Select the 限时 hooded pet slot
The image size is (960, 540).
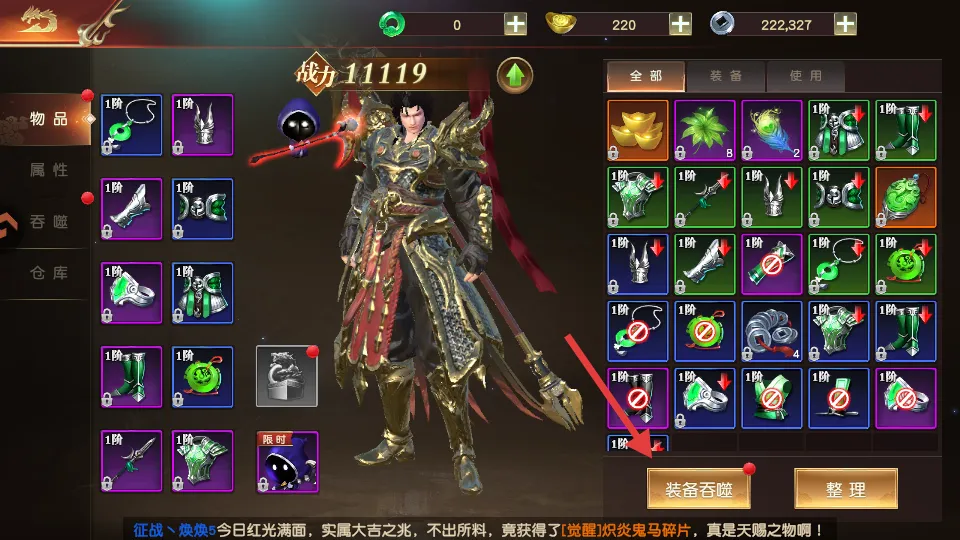click(287, 461)
